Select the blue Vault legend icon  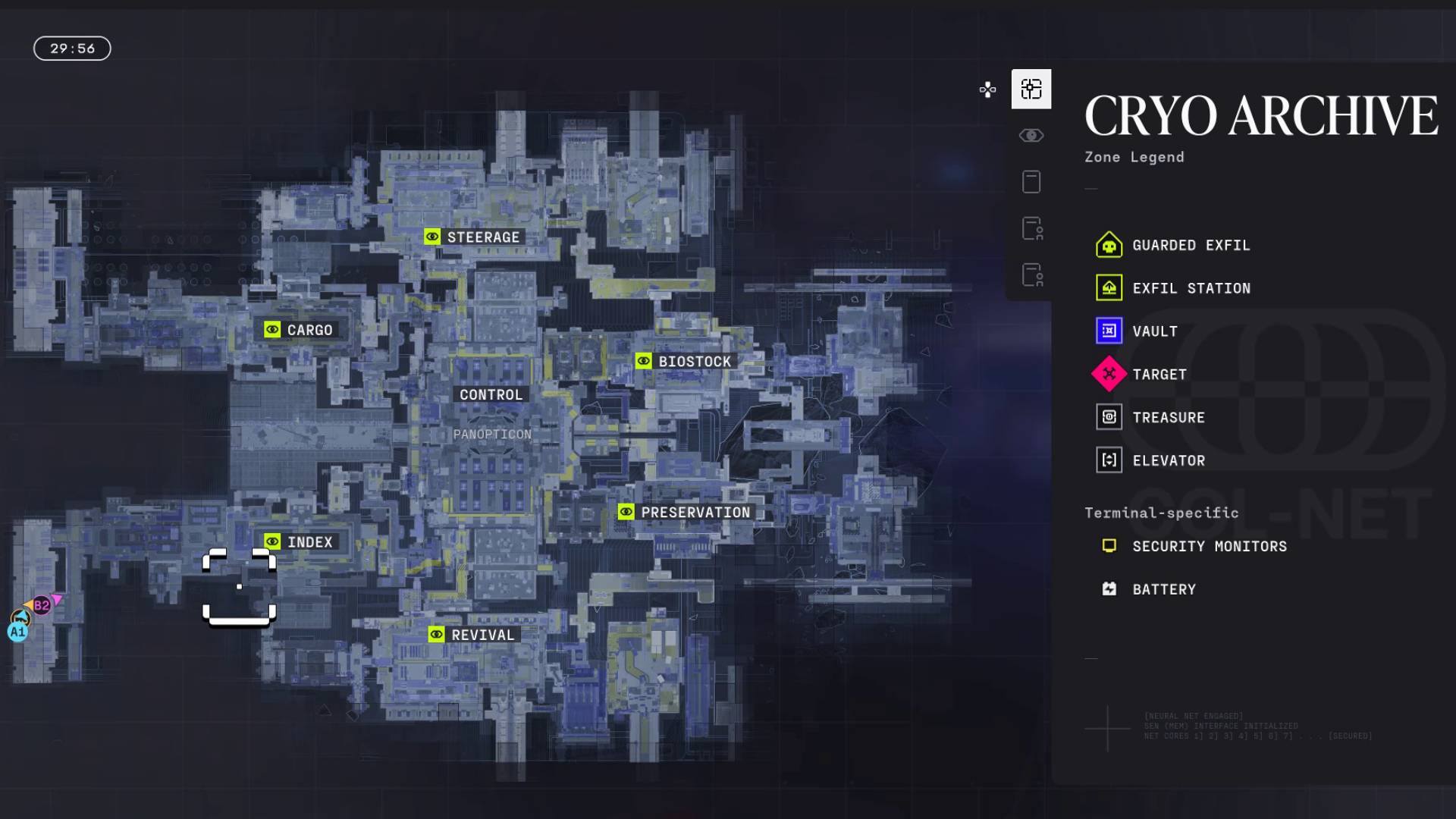(1109, 331)
